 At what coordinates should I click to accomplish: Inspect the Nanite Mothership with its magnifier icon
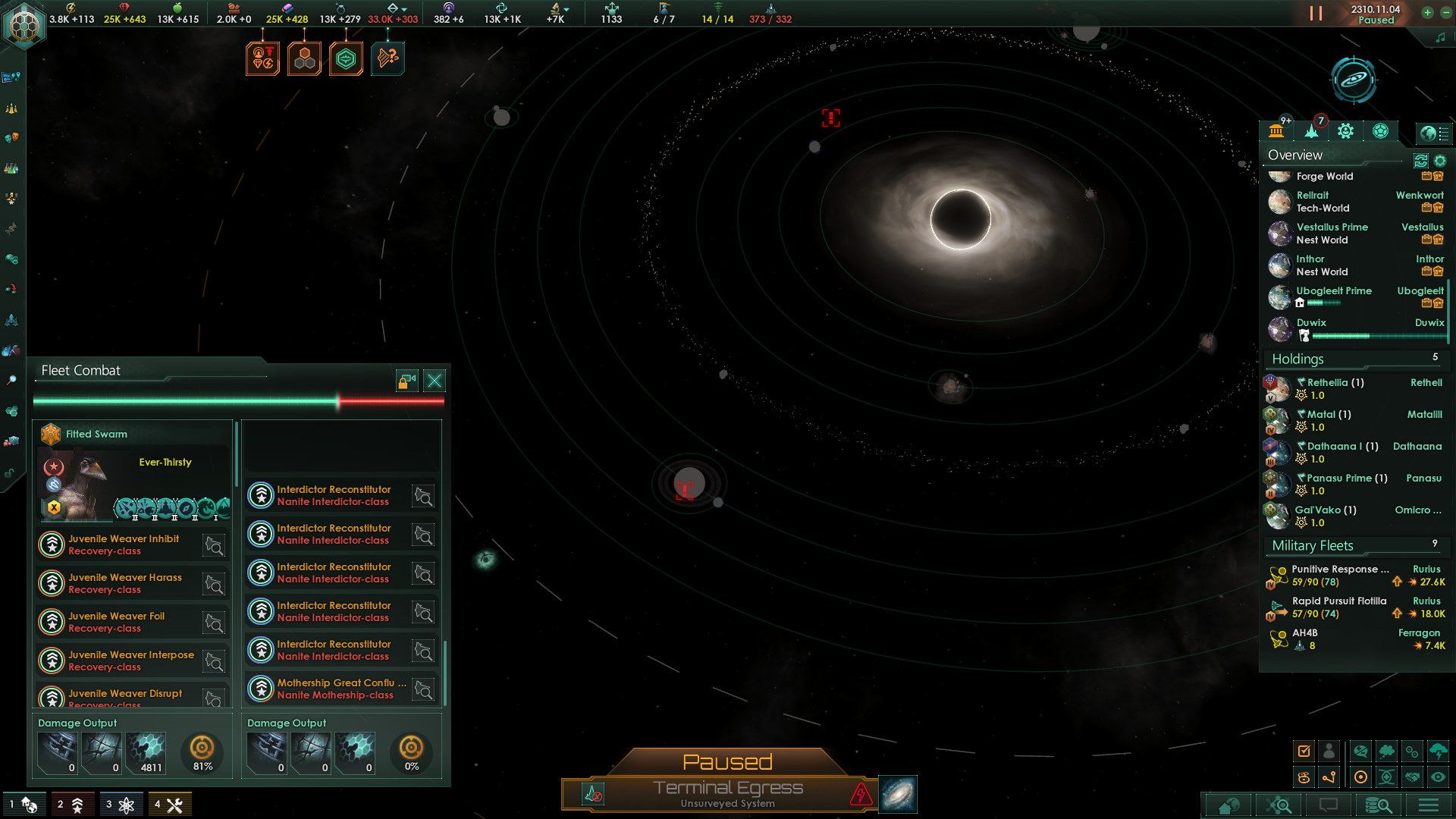click(x=423, y=691)
